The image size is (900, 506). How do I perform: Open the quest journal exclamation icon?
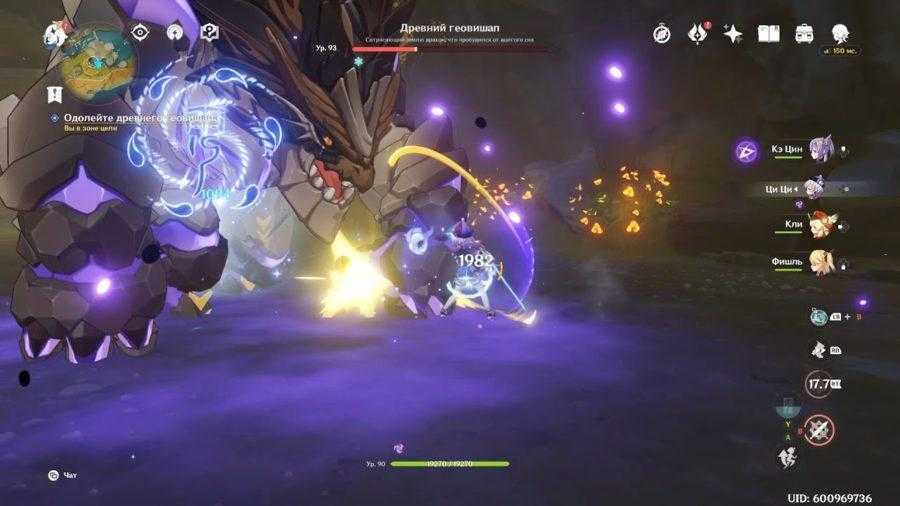click(56, 93)
